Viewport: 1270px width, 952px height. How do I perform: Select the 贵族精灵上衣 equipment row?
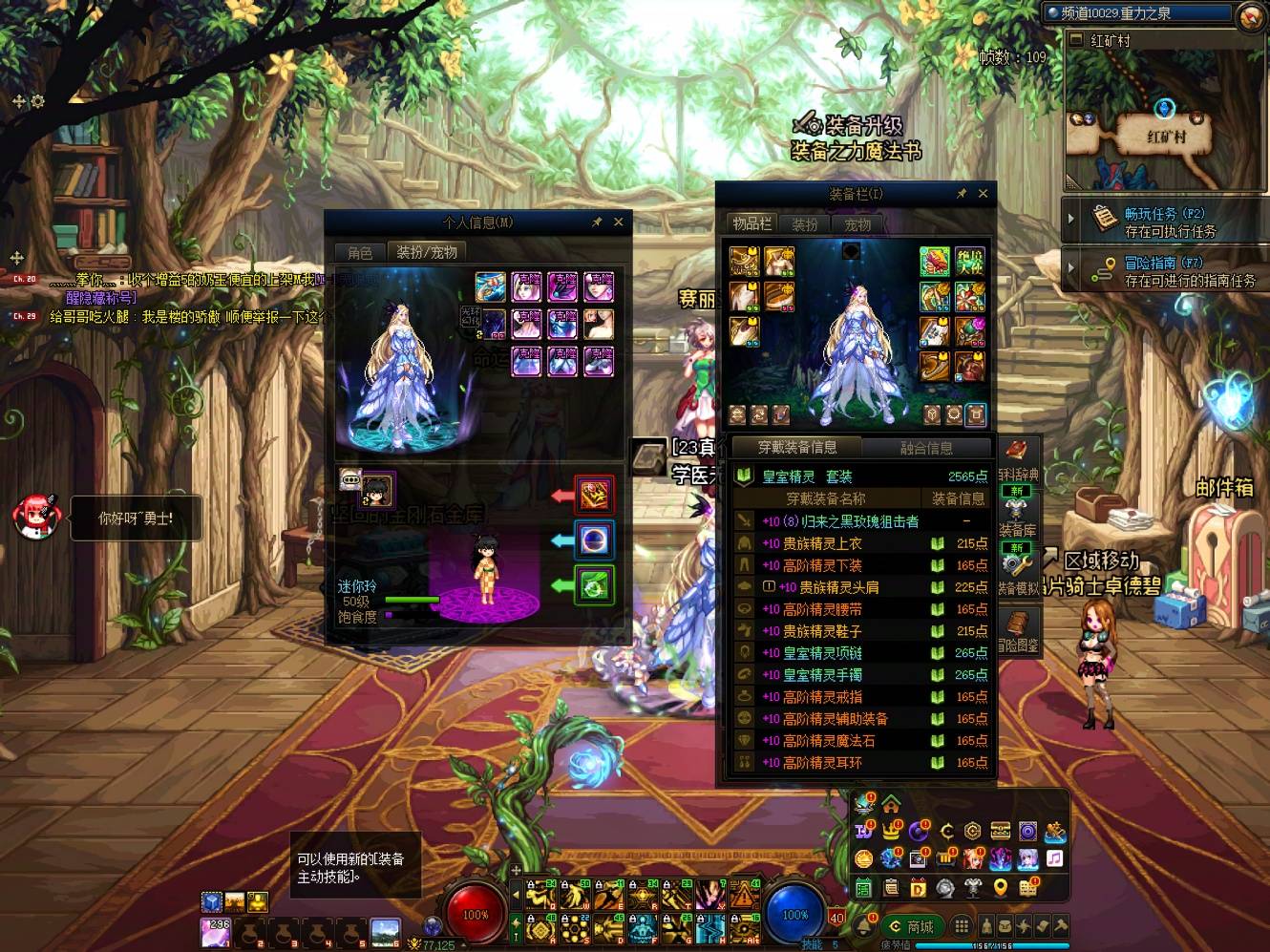pyautogui.click(x=822, y=543)
